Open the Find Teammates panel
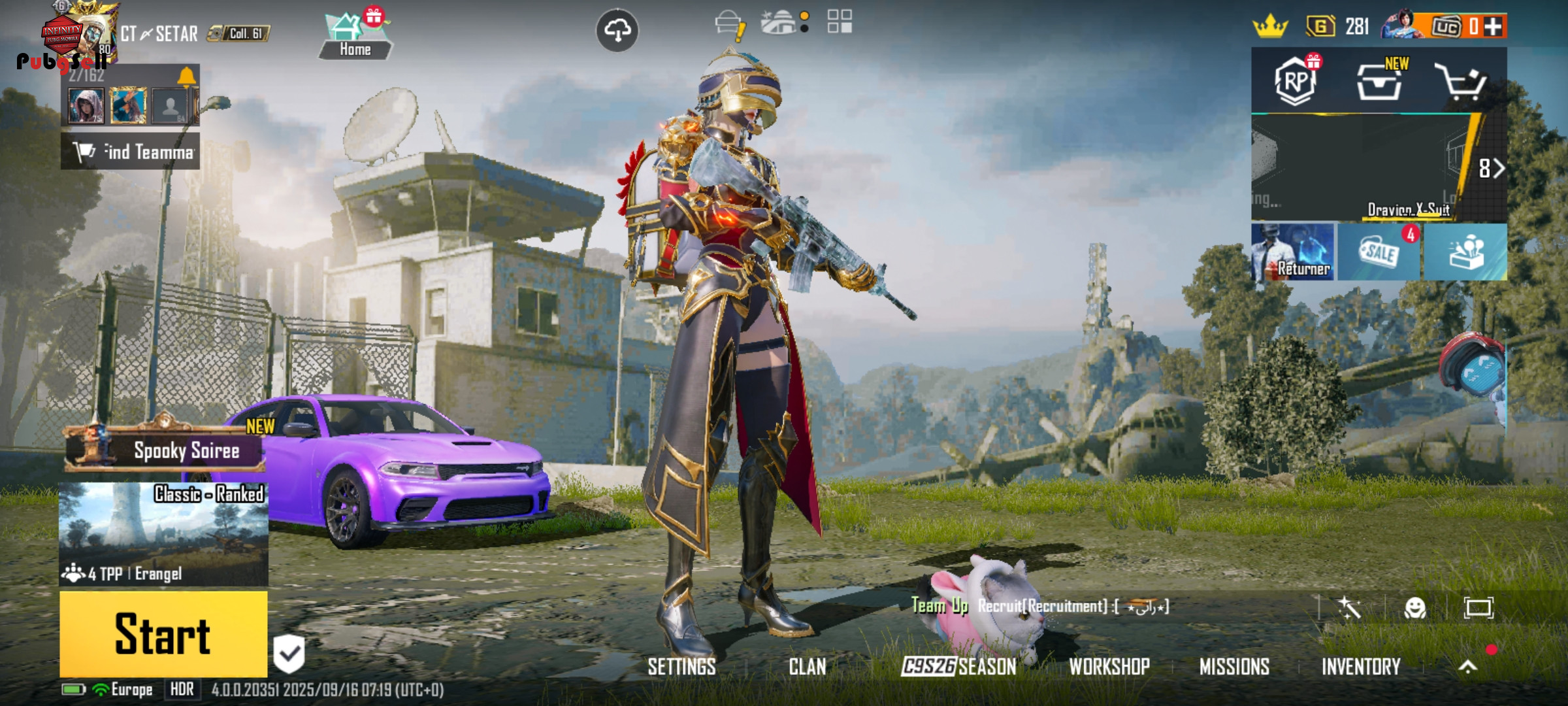Screen dimensions: 1568x706 (x=131, y=152)
